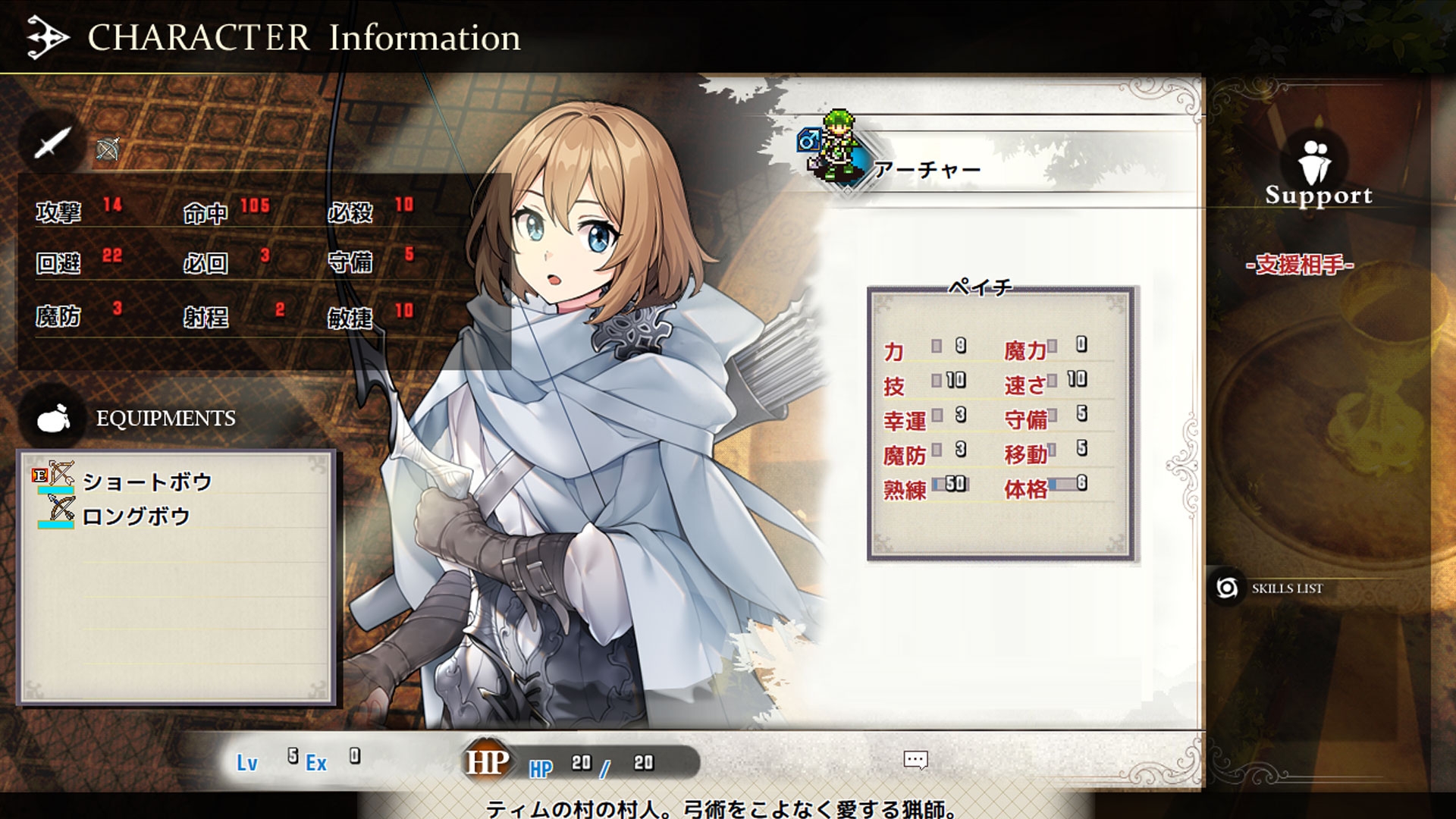This screenshot has width=1456, height=819.
Task: Open the Support section
Action: click(x=1318, y=174)
